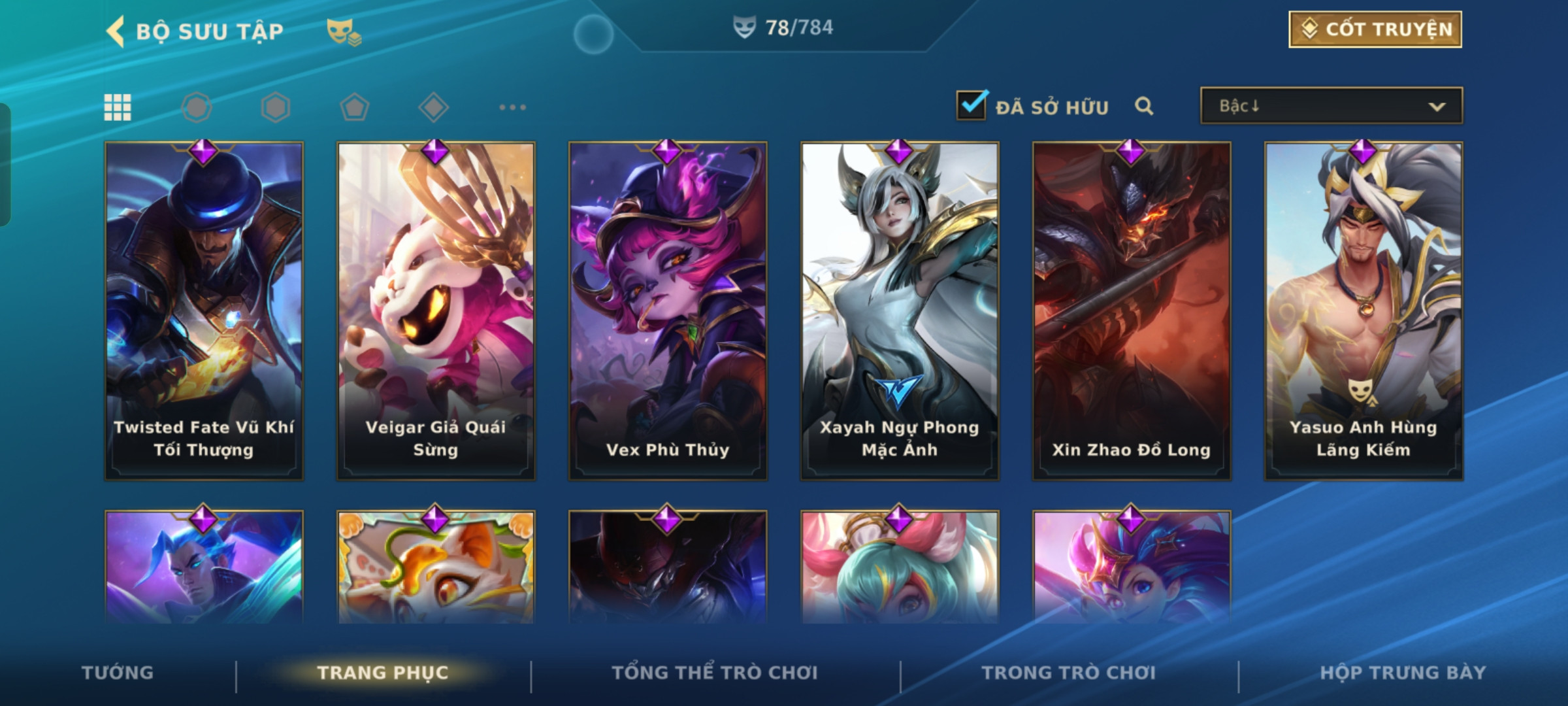Open the Tổng Thể Trò Chơi tab

[x=715, y=673]
